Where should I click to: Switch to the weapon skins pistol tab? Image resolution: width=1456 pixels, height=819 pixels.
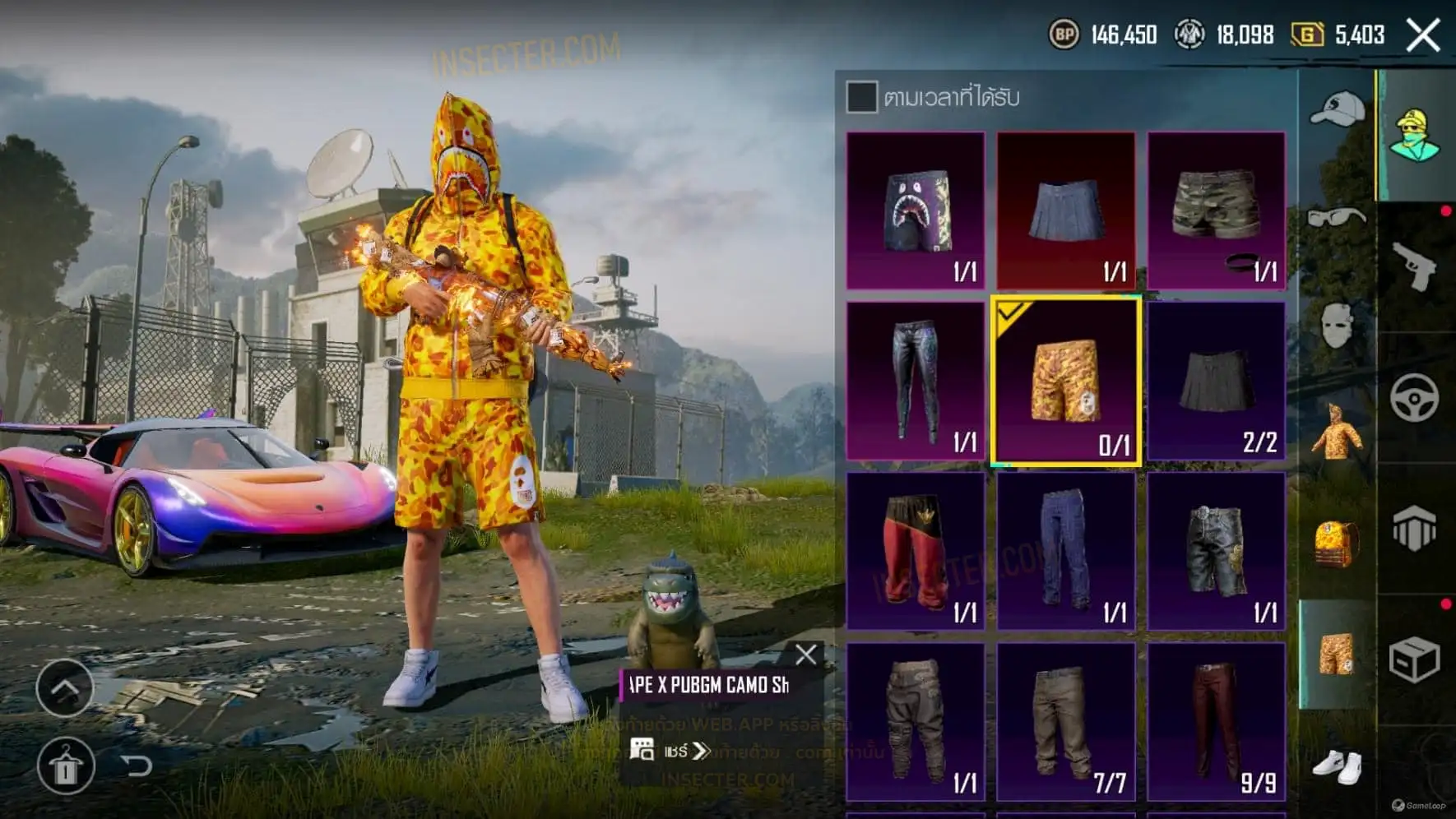pos(1415,266)
